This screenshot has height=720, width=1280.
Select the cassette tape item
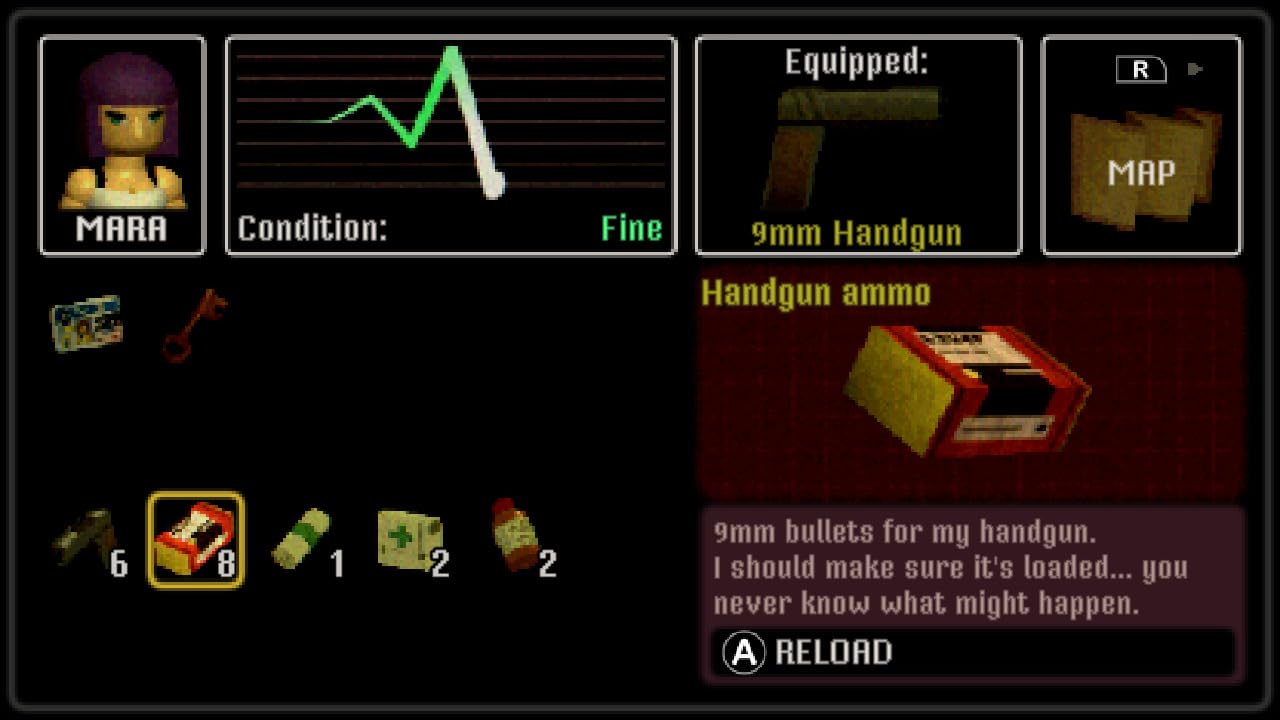tap(85, 320)
